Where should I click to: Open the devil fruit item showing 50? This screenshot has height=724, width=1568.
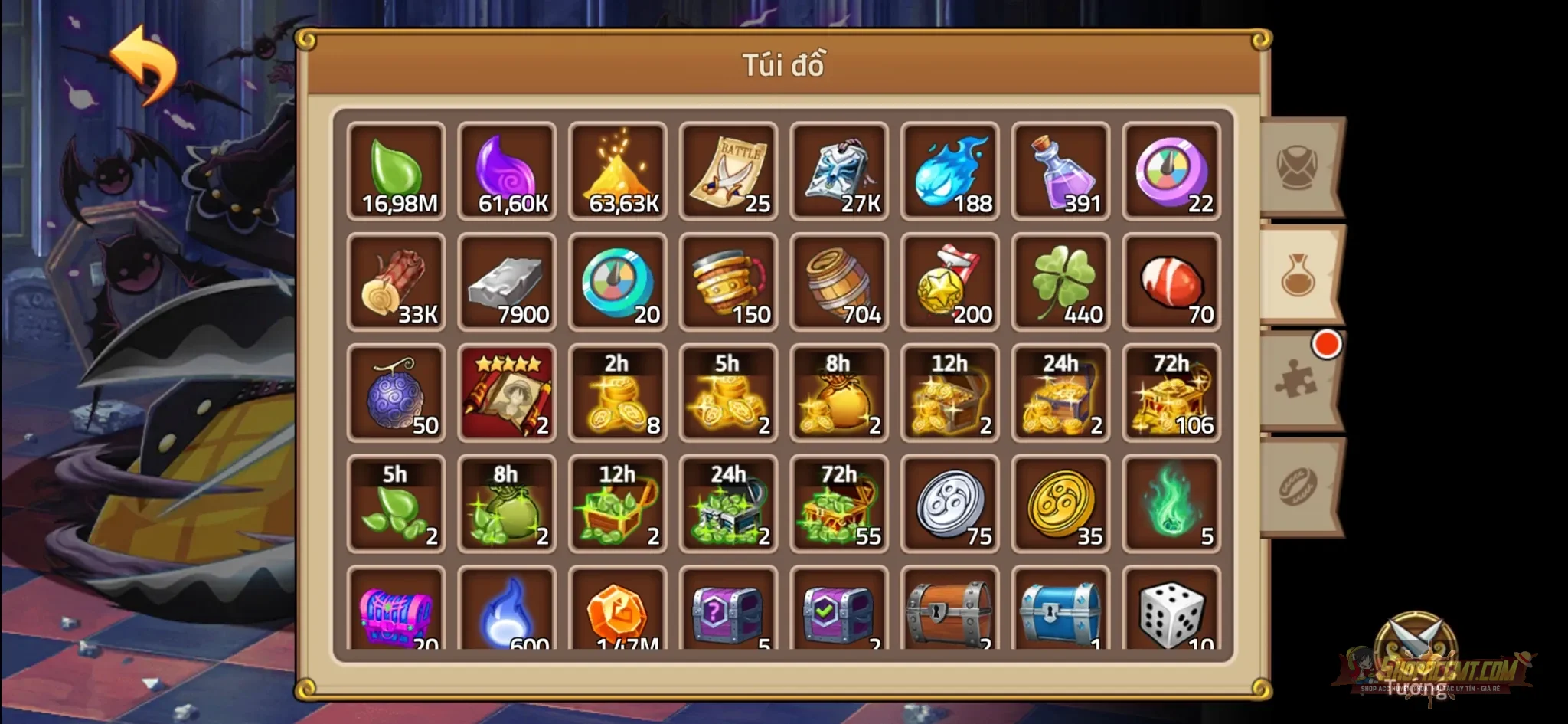396,393
